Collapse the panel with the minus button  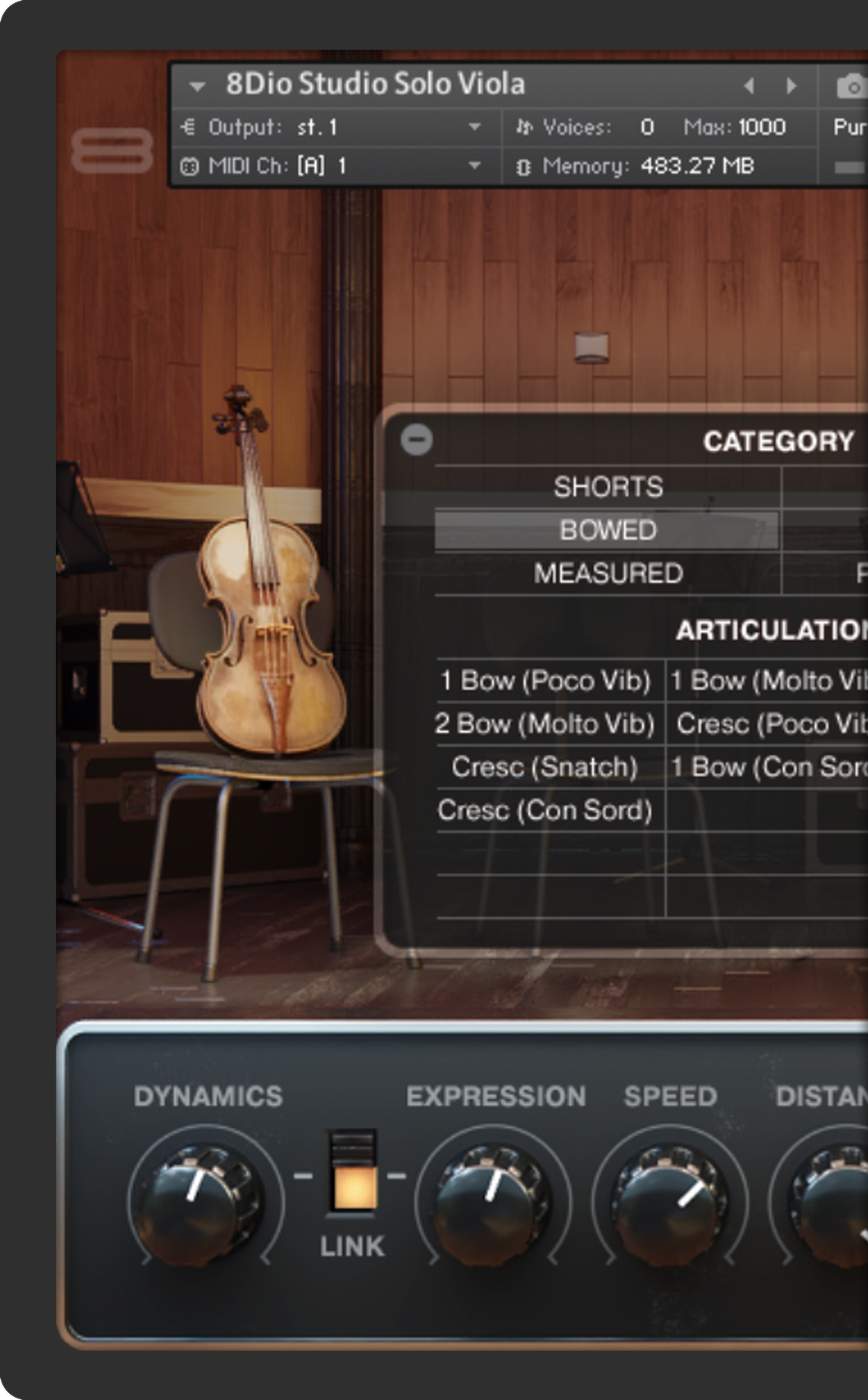tap(417, 439)
